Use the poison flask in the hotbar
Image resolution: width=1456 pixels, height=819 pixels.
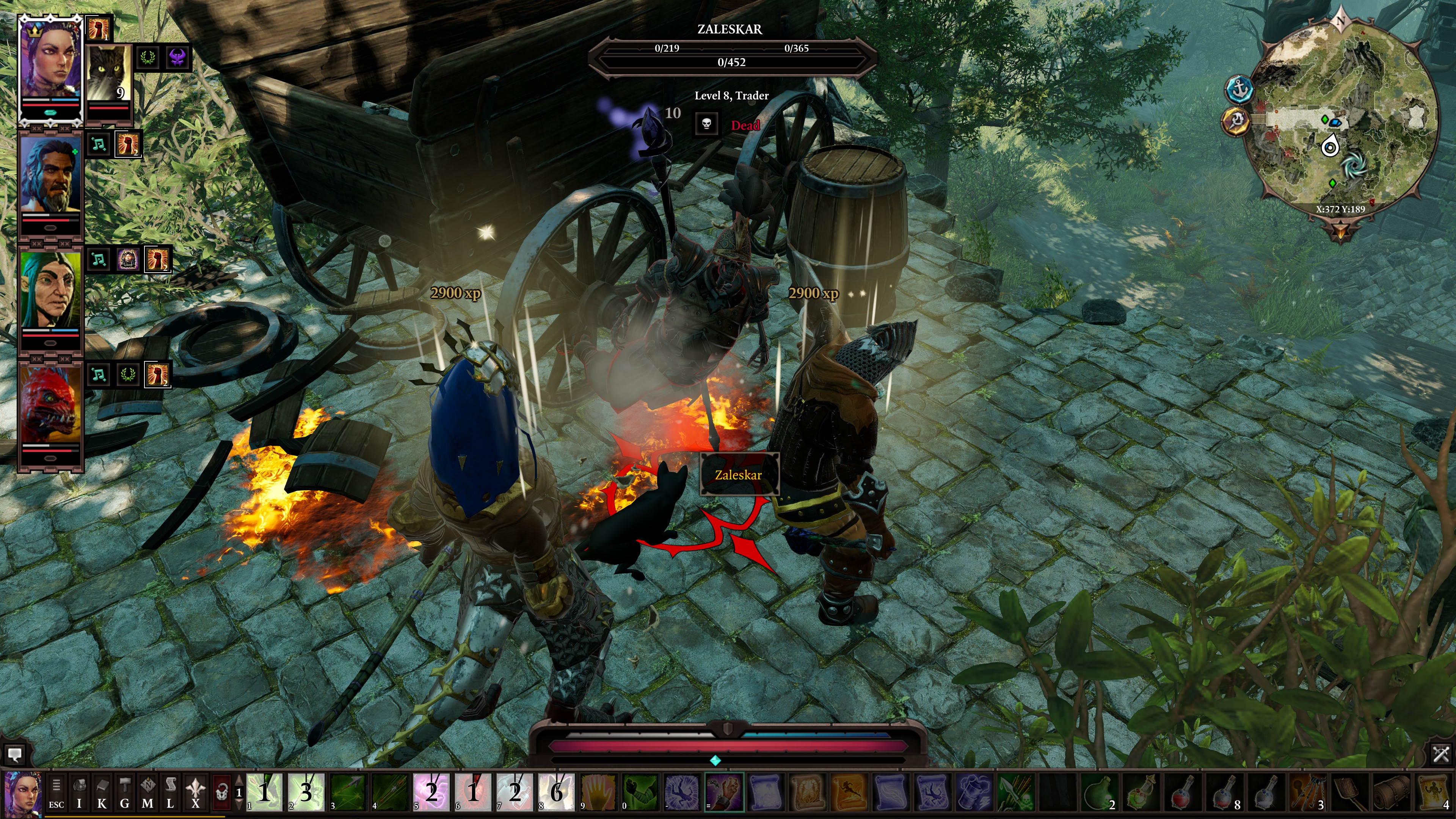(1100, 792)
